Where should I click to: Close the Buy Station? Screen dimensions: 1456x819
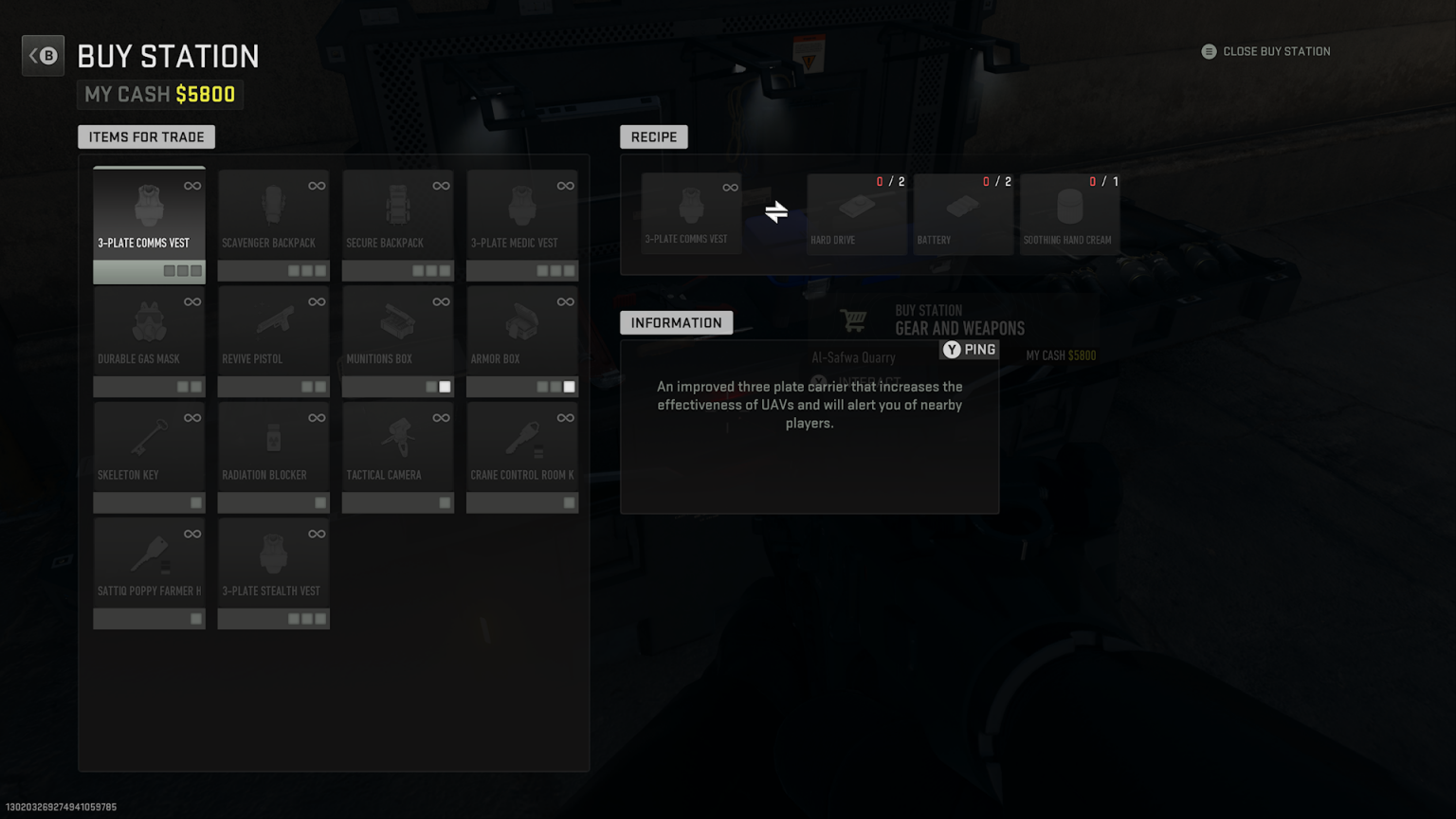coord(1265,51)
